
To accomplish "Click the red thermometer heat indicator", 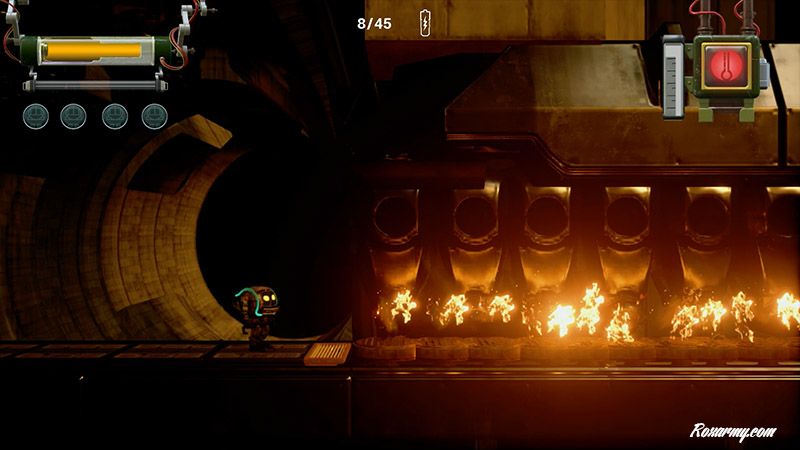I will point(720,66).
